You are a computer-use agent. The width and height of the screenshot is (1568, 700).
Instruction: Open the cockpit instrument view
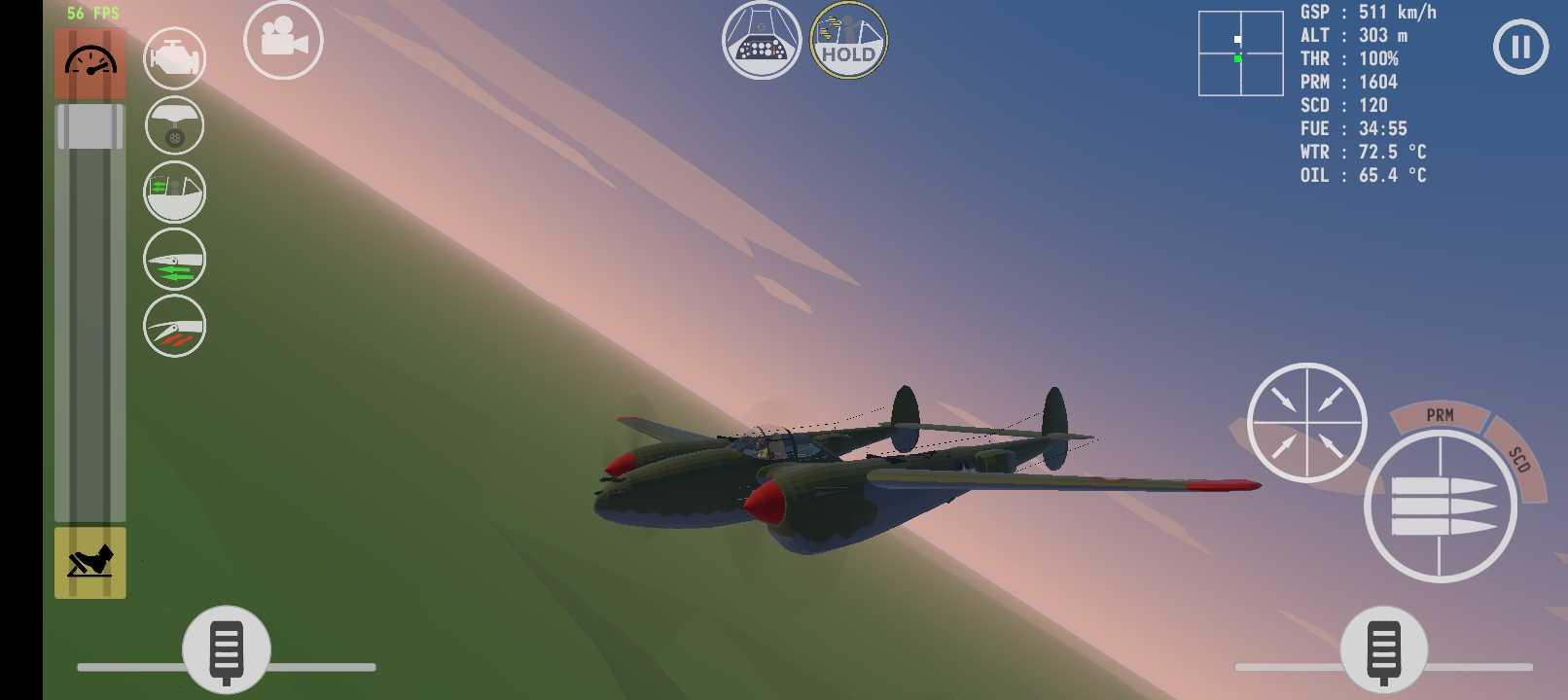761,41
